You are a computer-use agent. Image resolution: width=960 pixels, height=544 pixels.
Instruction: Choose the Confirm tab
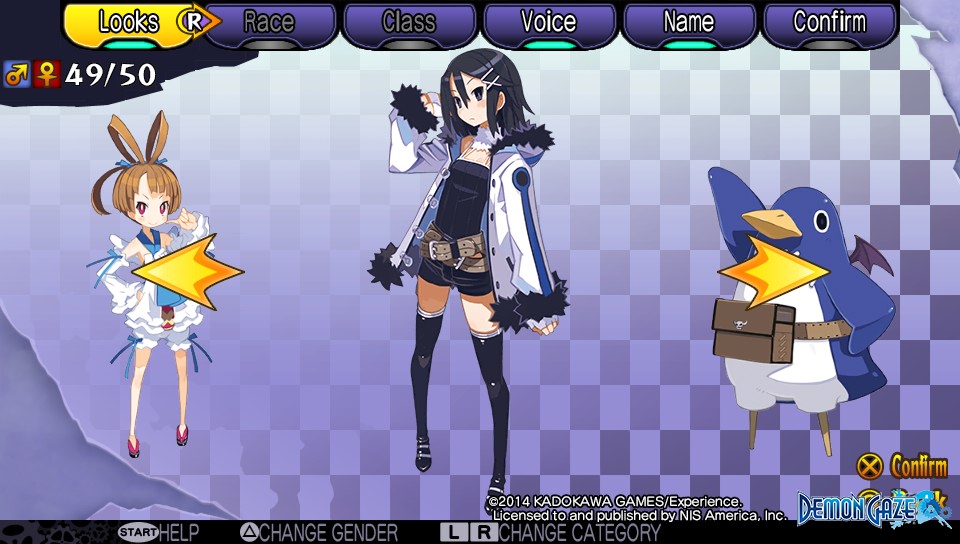(828, 23)
